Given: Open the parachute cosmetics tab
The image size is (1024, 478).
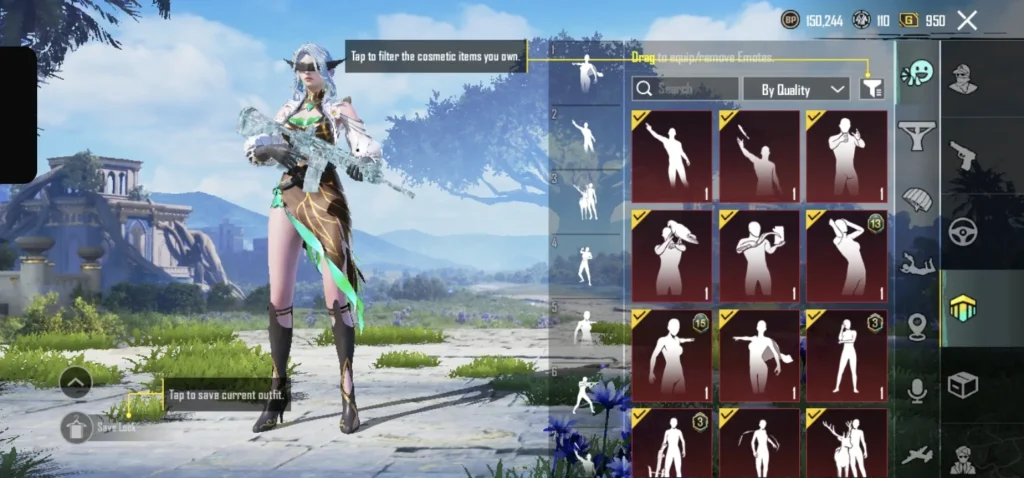Looking at the screenshot, I should coord(916,199).
